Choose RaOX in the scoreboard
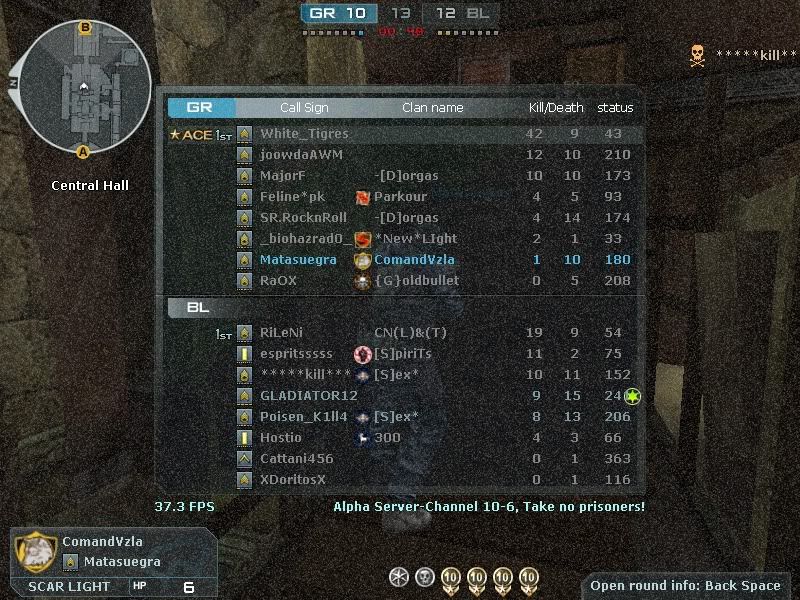The image size is (800, 600). [x=278, y=281]
